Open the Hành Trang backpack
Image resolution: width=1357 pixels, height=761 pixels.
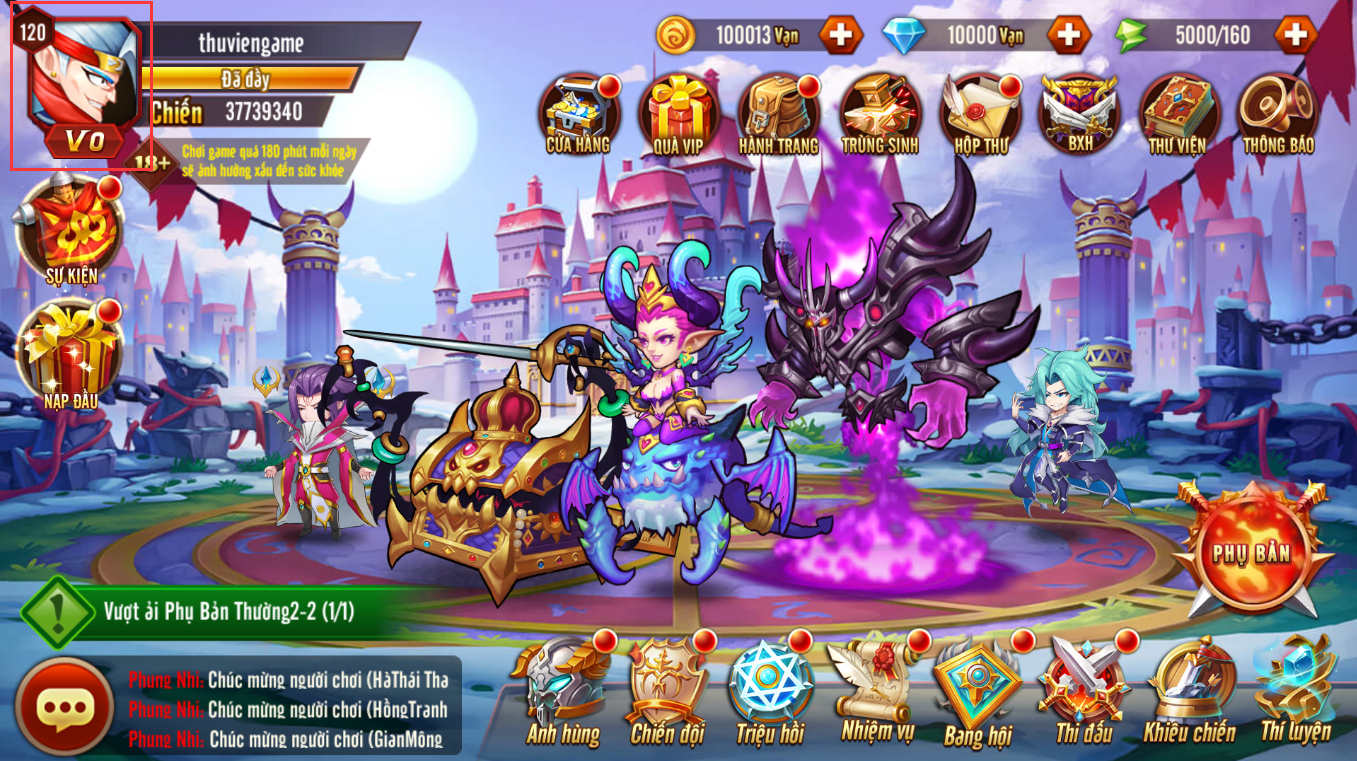click(x=778, y=110)
